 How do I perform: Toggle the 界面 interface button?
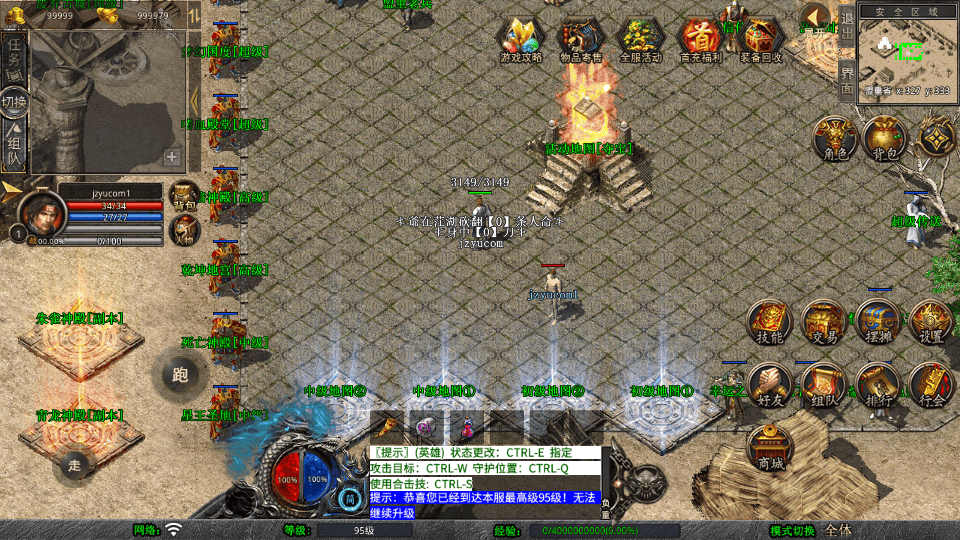(x=846, y=80)
